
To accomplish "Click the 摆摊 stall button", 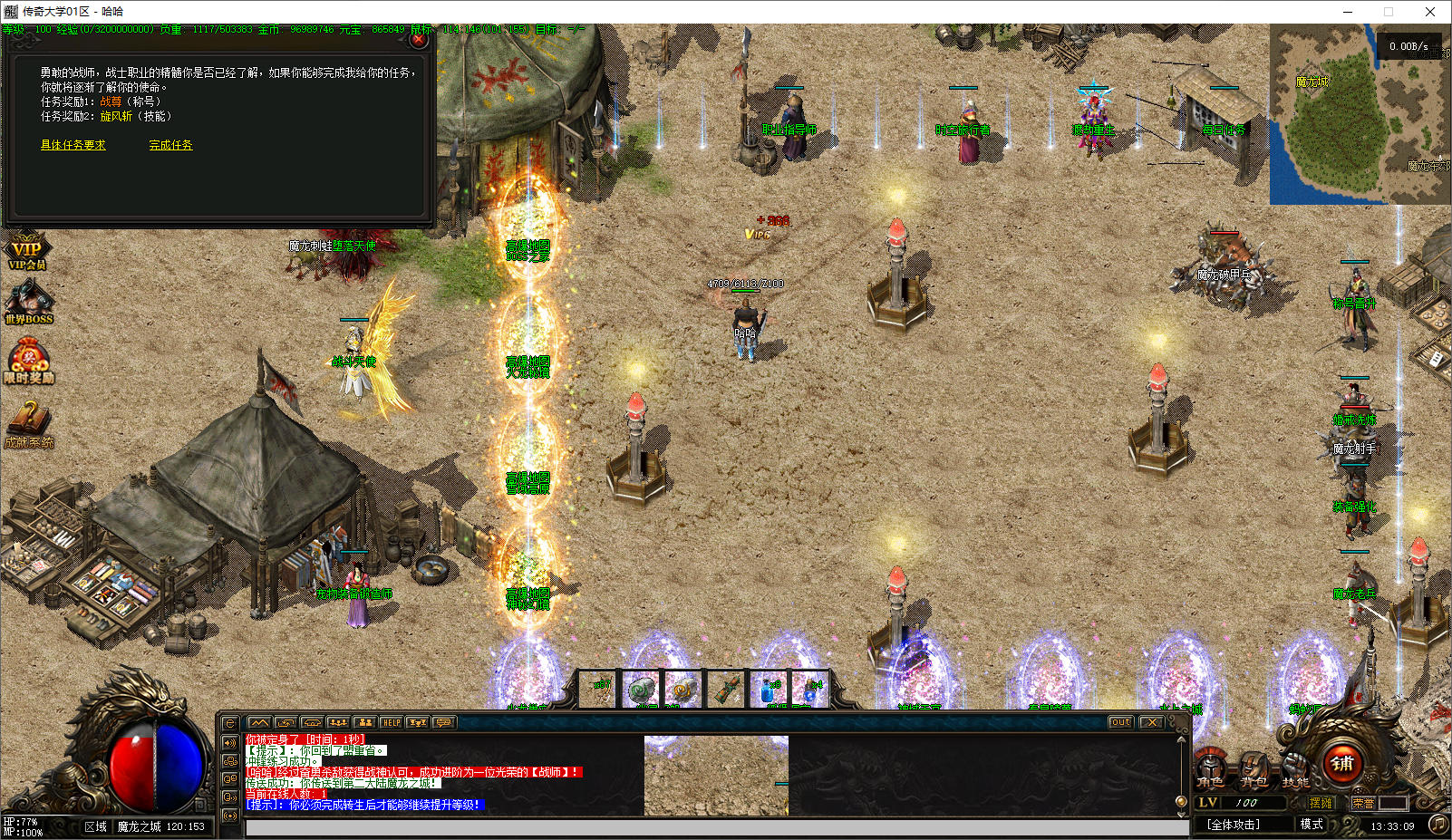I will (1321, 803).
